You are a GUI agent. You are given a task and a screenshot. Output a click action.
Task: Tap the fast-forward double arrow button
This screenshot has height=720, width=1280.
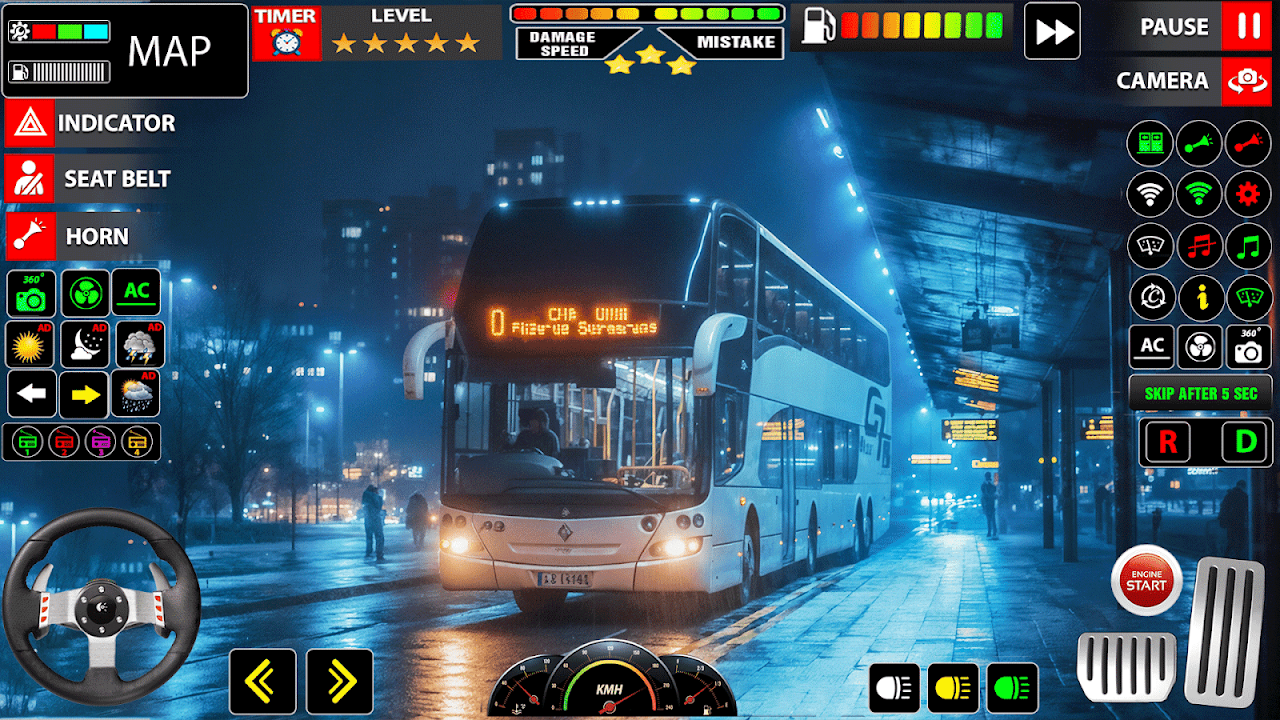[x=1053, y=31]
